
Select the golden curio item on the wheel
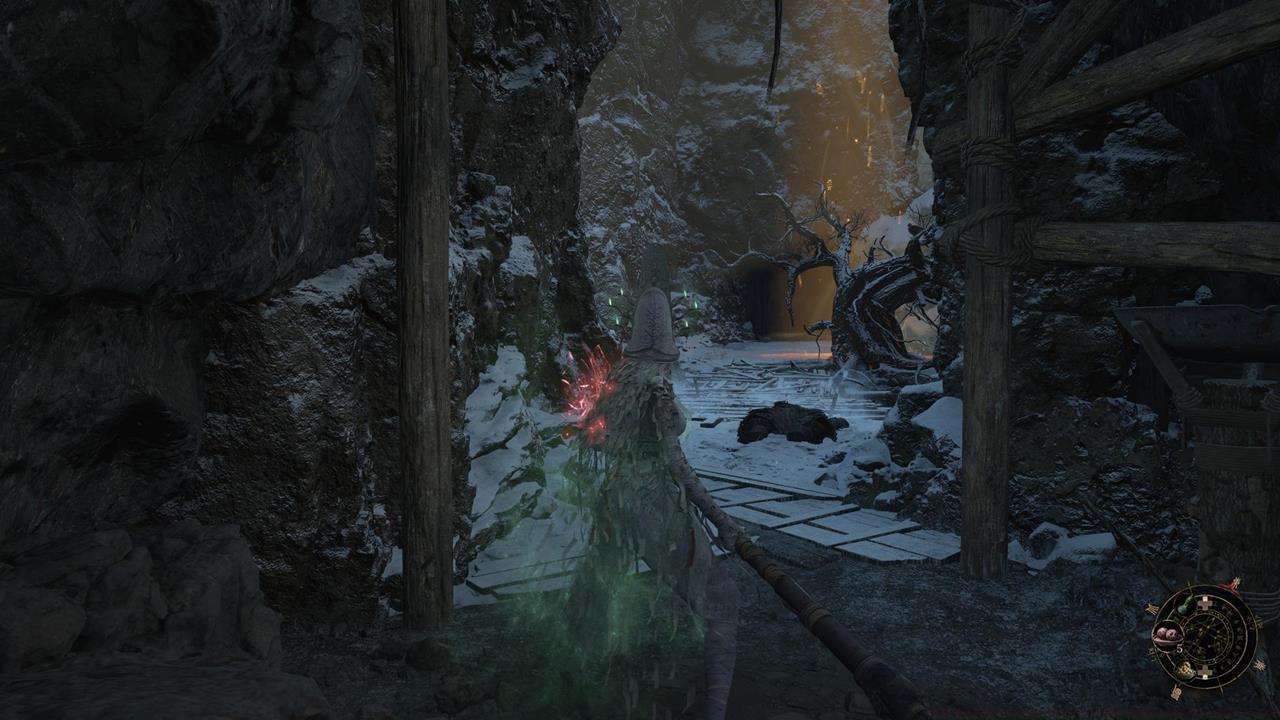[1187, 670]
